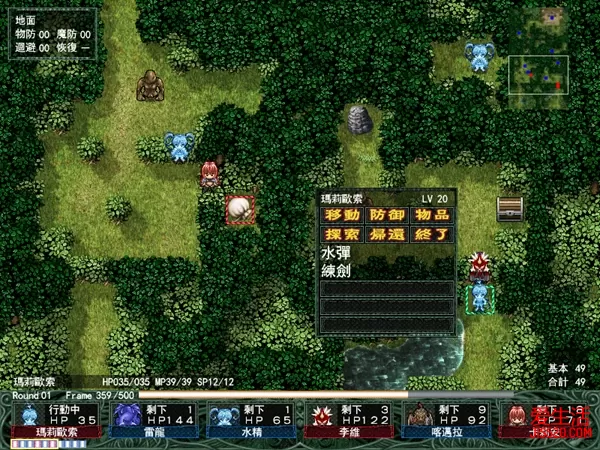
Task: Select the 防御 (Defend) command
Action: pyautogui.click(x=386, y=215)
